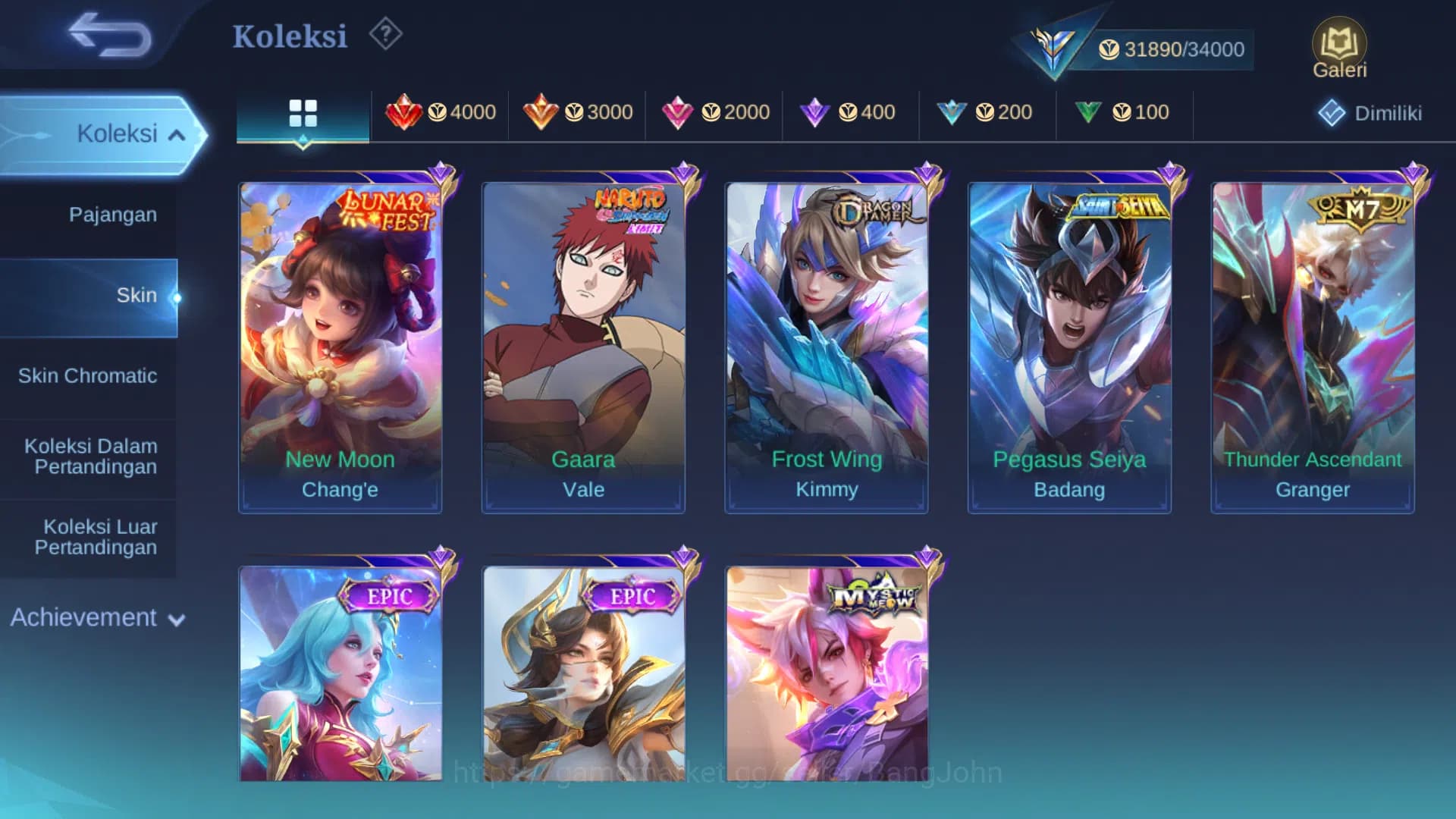Image resolution: width=1456 pixels, height=819 pixels.
Task: Select the purple 400-point rarity filter icon
Action: pos(815,112)
